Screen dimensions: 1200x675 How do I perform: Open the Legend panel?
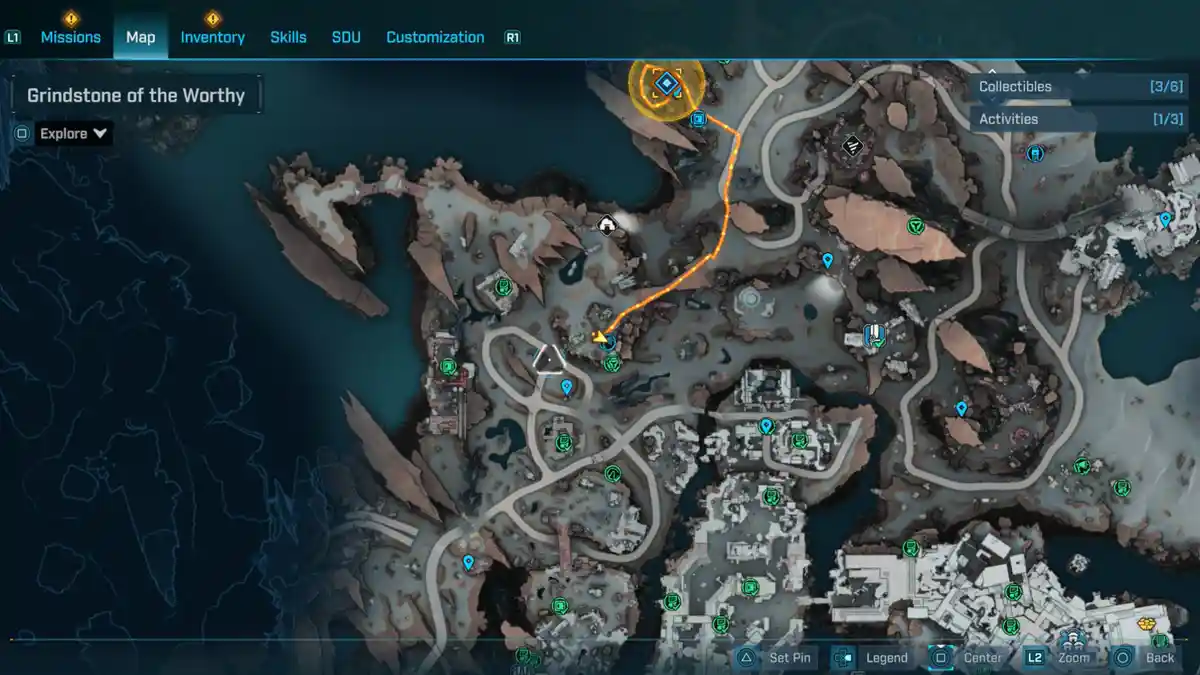click(875, 657)
